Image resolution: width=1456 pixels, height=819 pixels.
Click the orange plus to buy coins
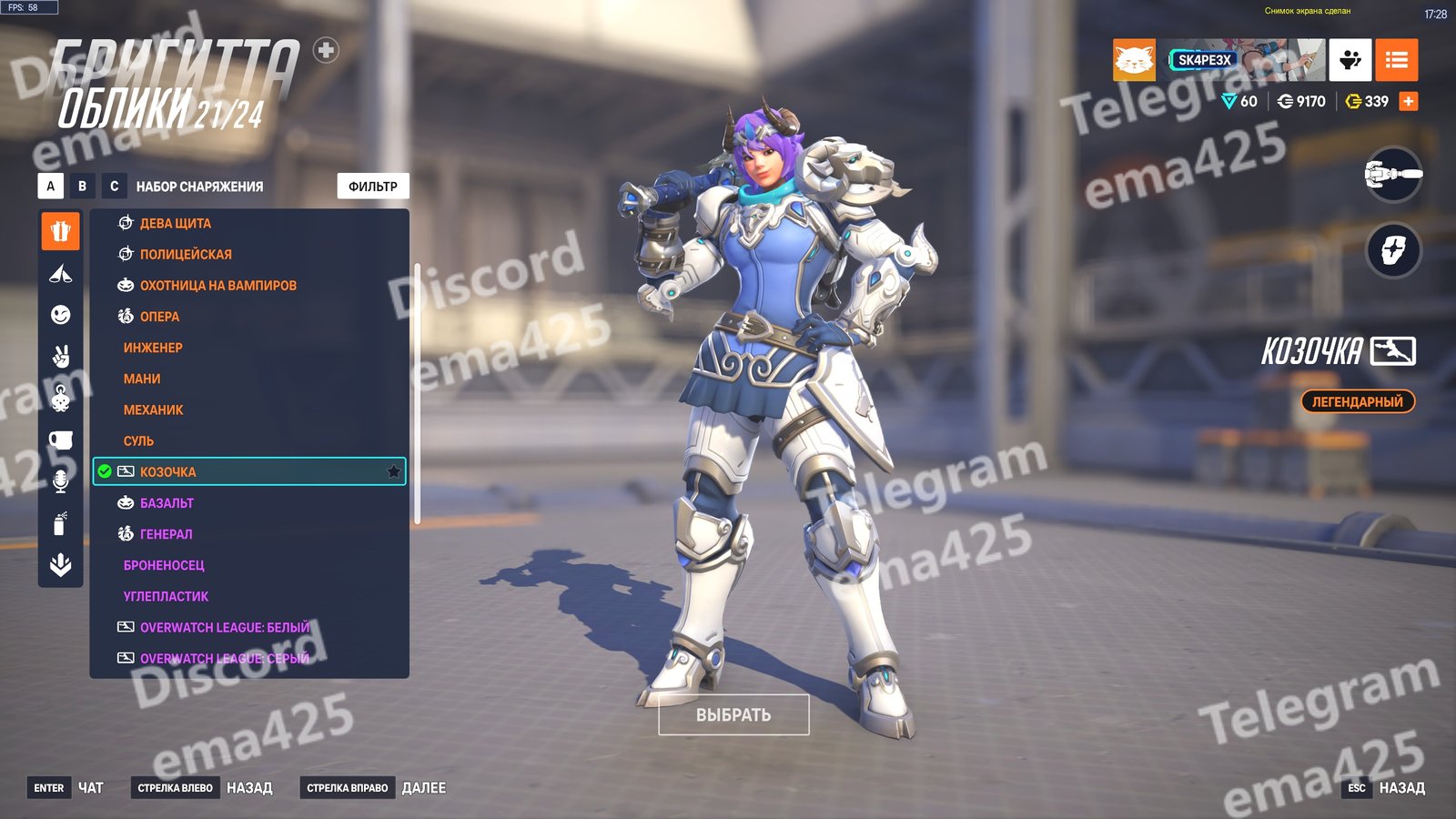1409,101
